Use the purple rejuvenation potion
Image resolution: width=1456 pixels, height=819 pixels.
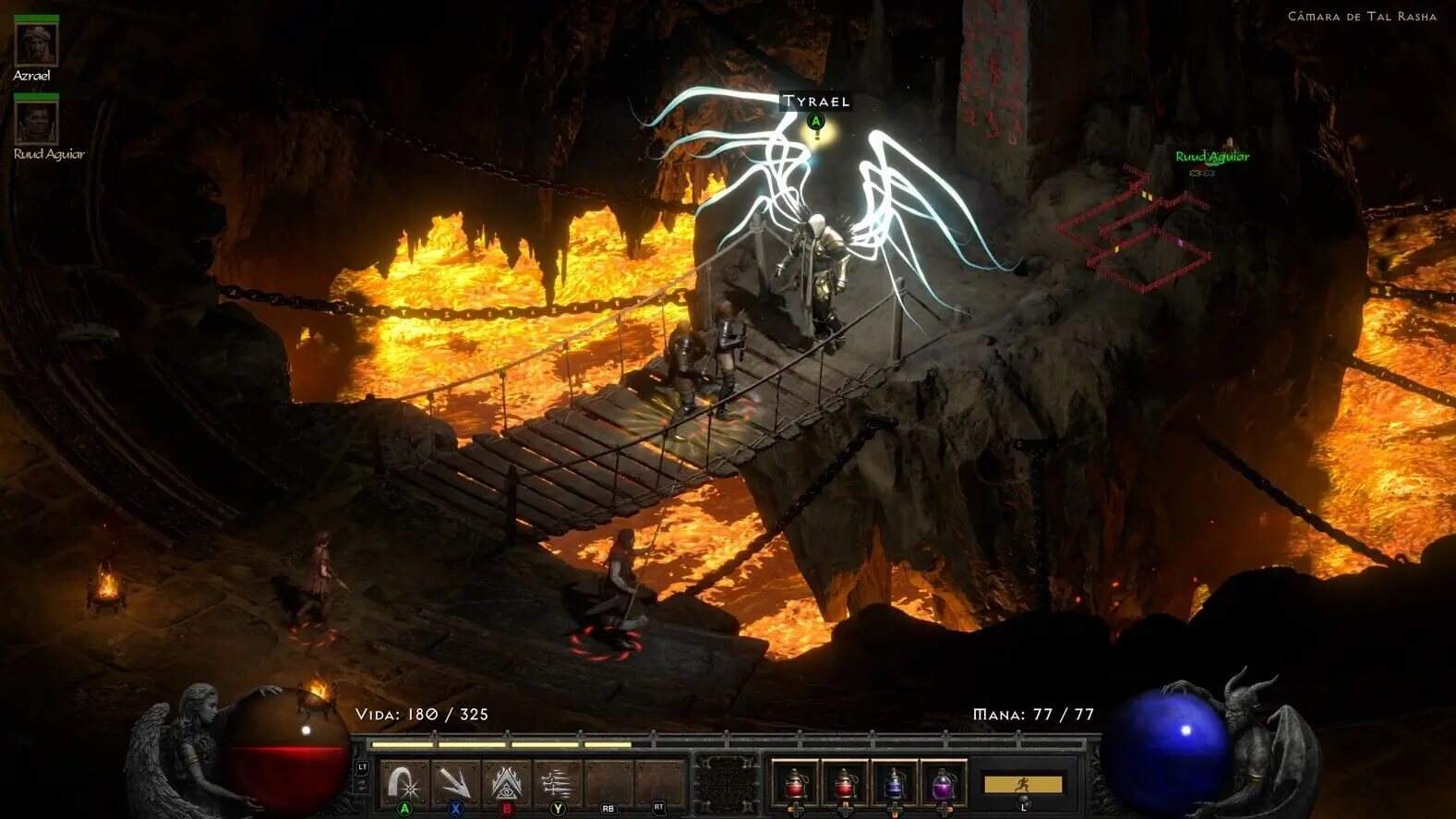pyautogui.click(x=943, y=784)
